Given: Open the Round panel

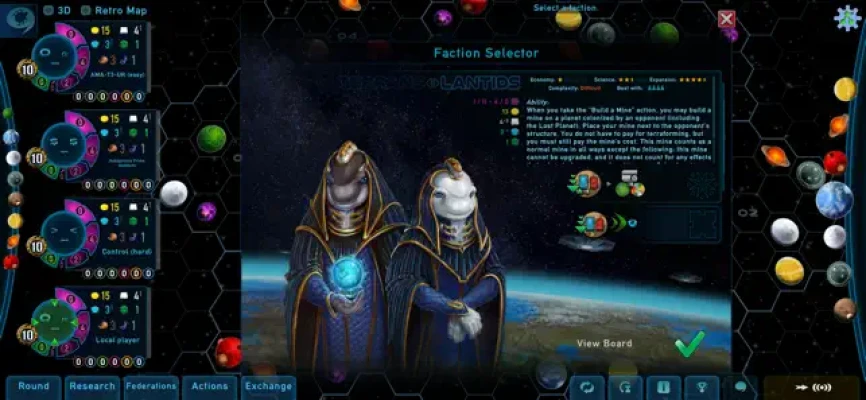Looking at the screenshot, I should [x=33, y=387].
